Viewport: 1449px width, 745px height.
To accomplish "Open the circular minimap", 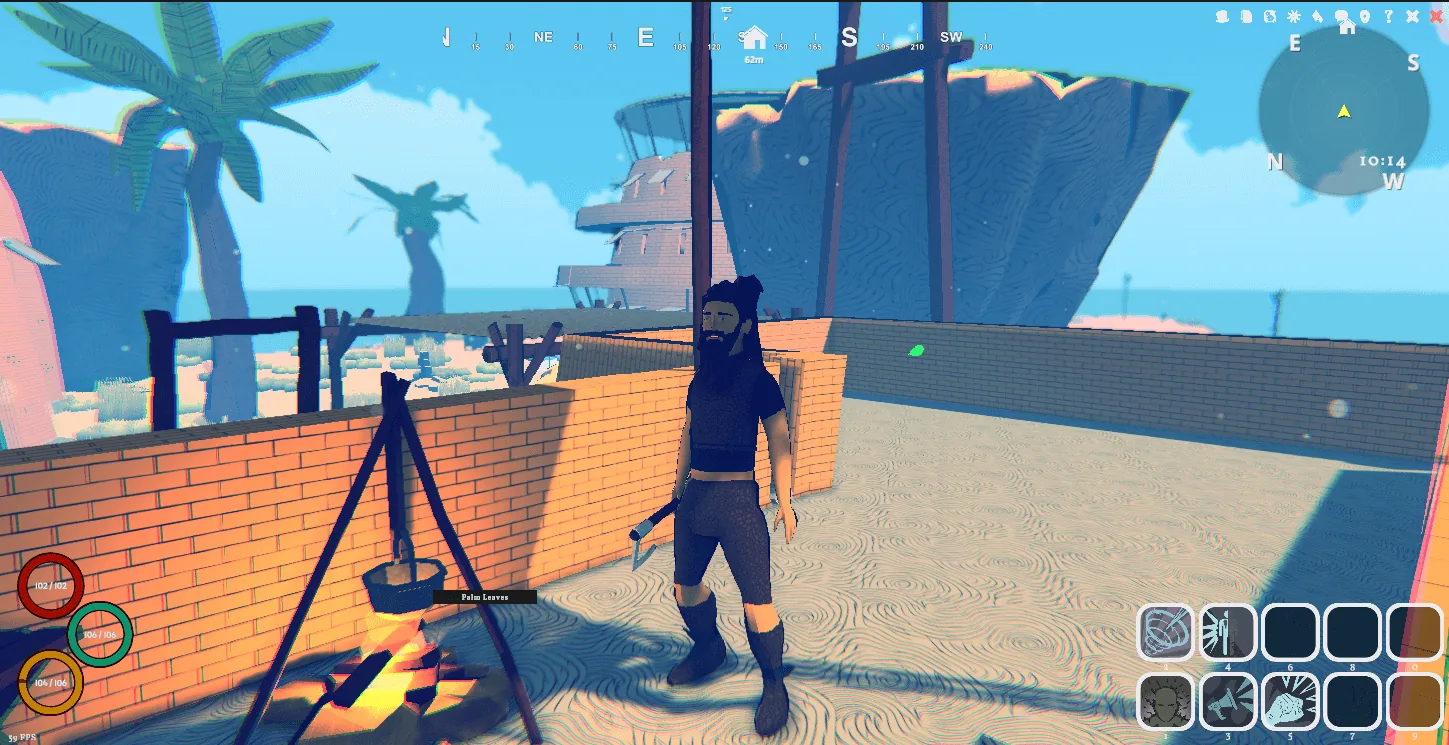I will (1343, 112).
